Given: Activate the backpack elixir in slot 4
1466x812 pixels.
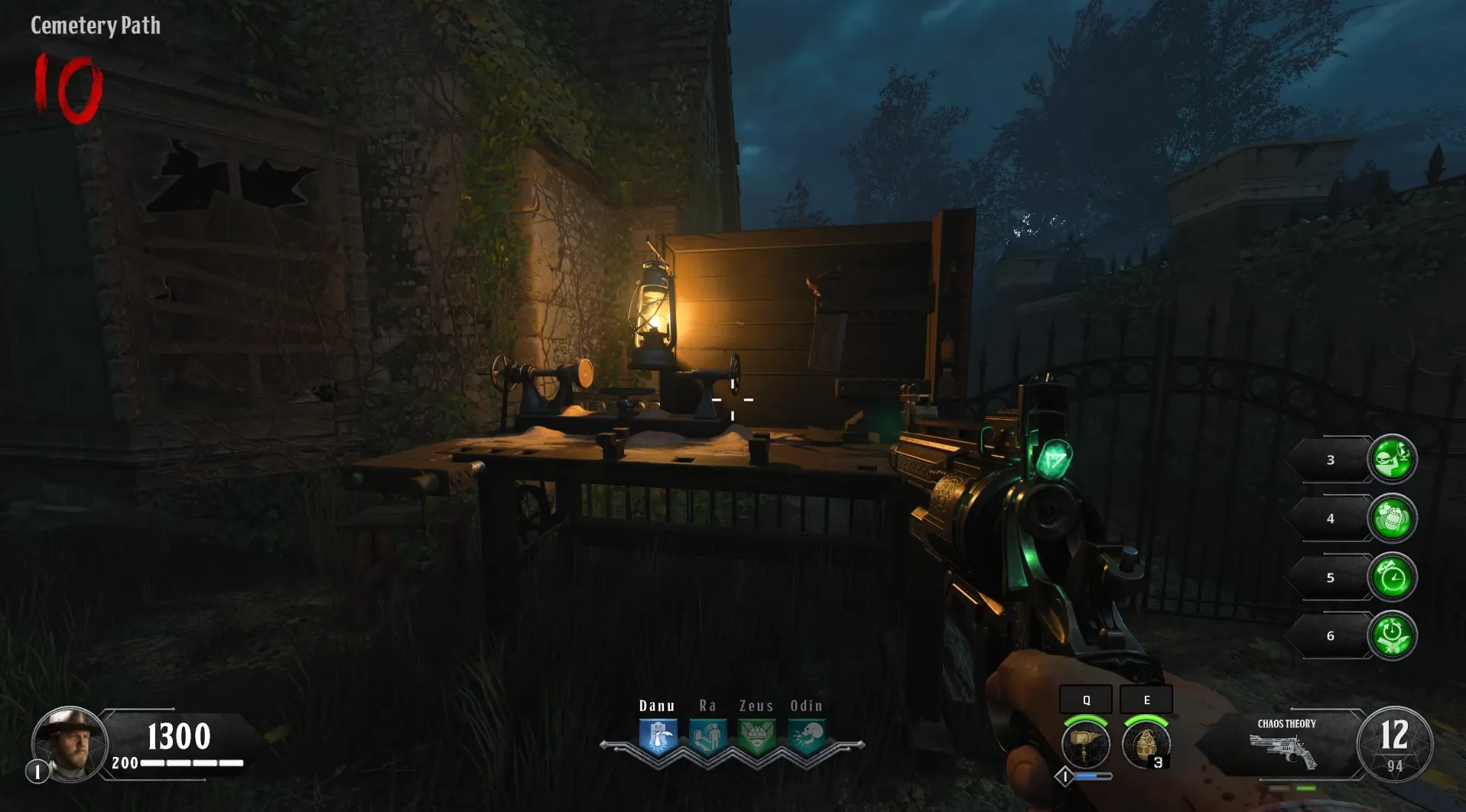Looking at the screenshot, I should [x=1392, y=518].
